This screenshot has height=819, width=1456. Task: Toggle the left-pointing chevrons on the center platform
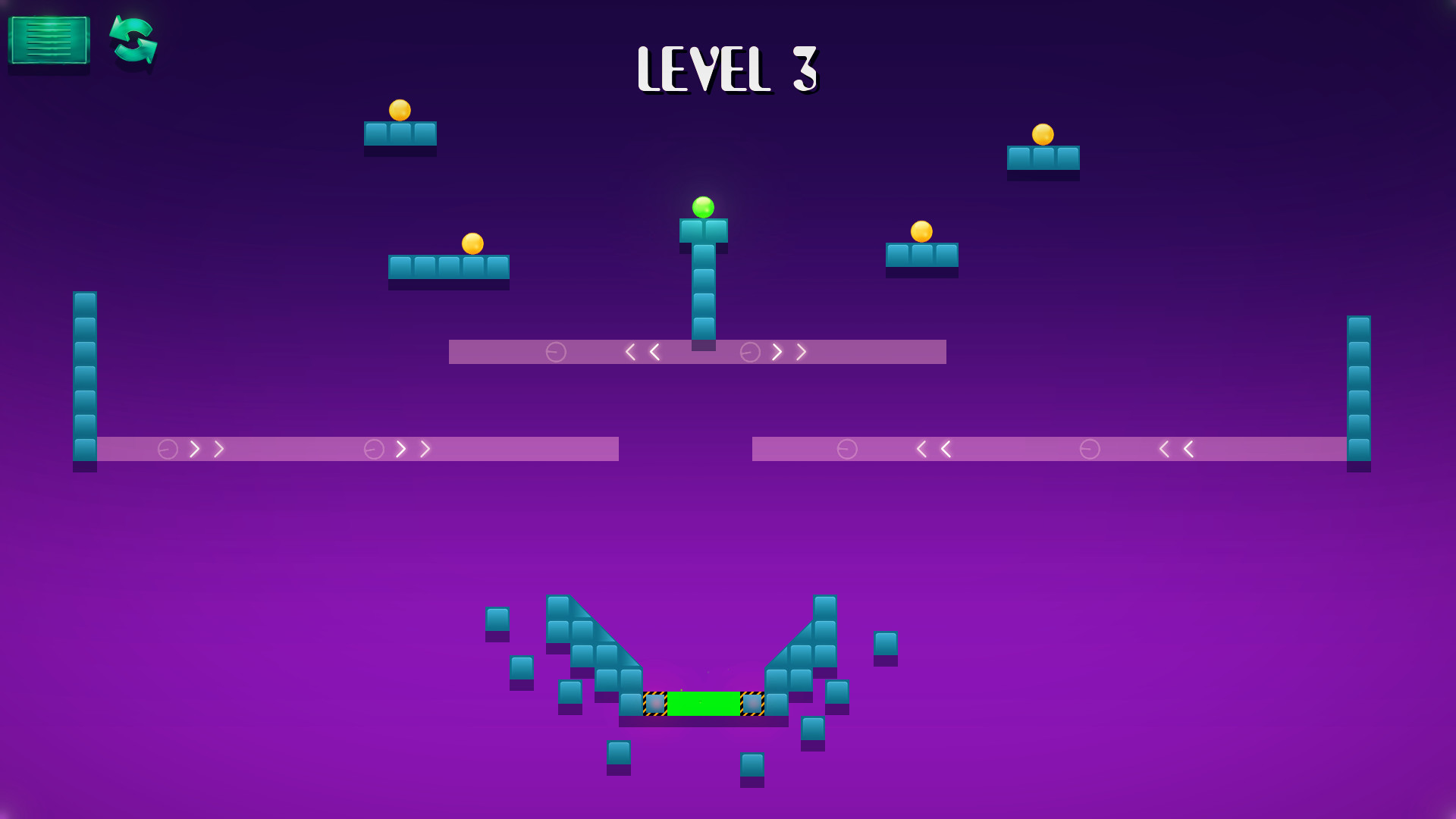tap(641, 351)
